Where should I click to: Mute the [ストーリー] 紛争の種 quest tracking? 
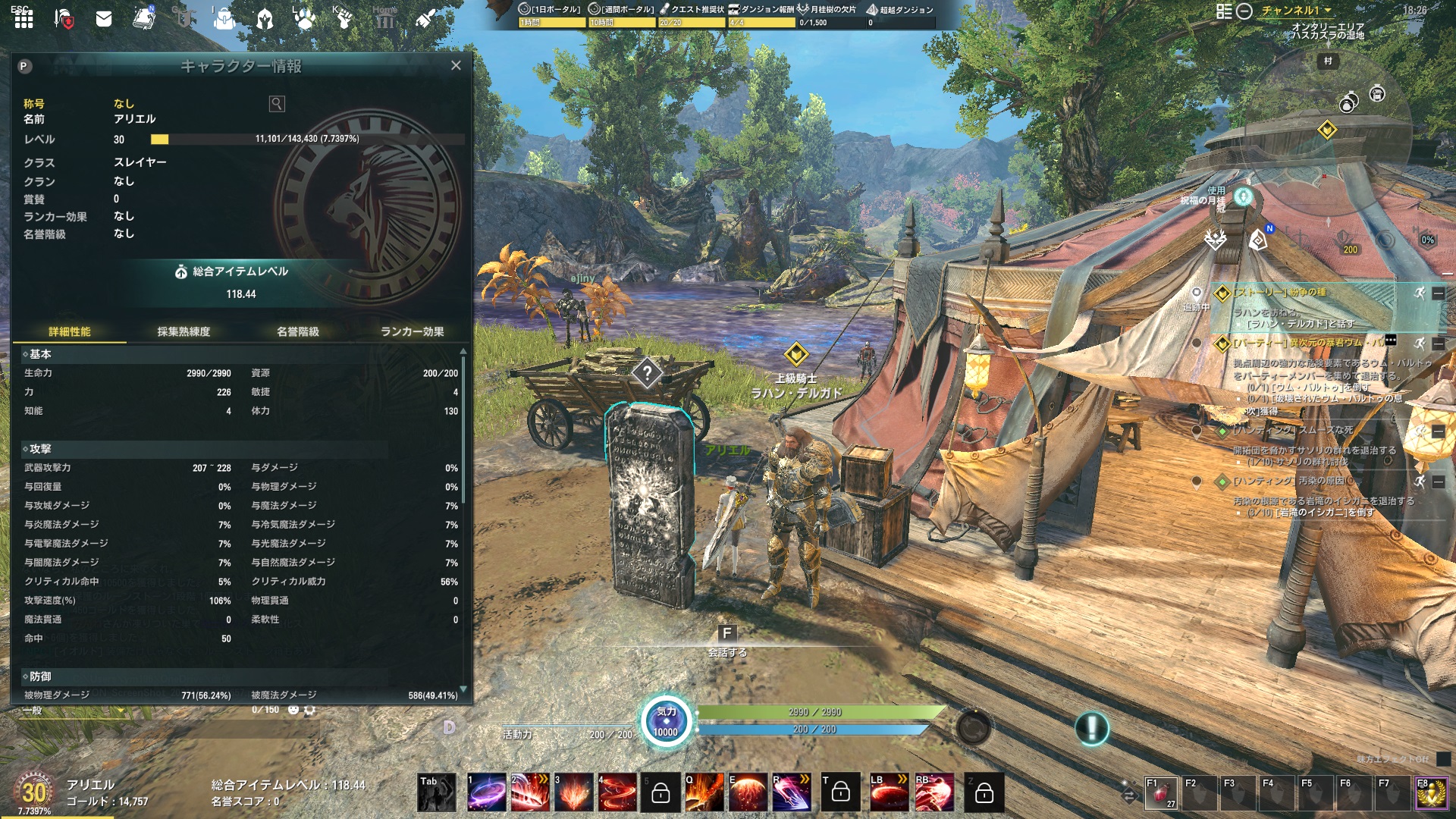[1421, 293]
